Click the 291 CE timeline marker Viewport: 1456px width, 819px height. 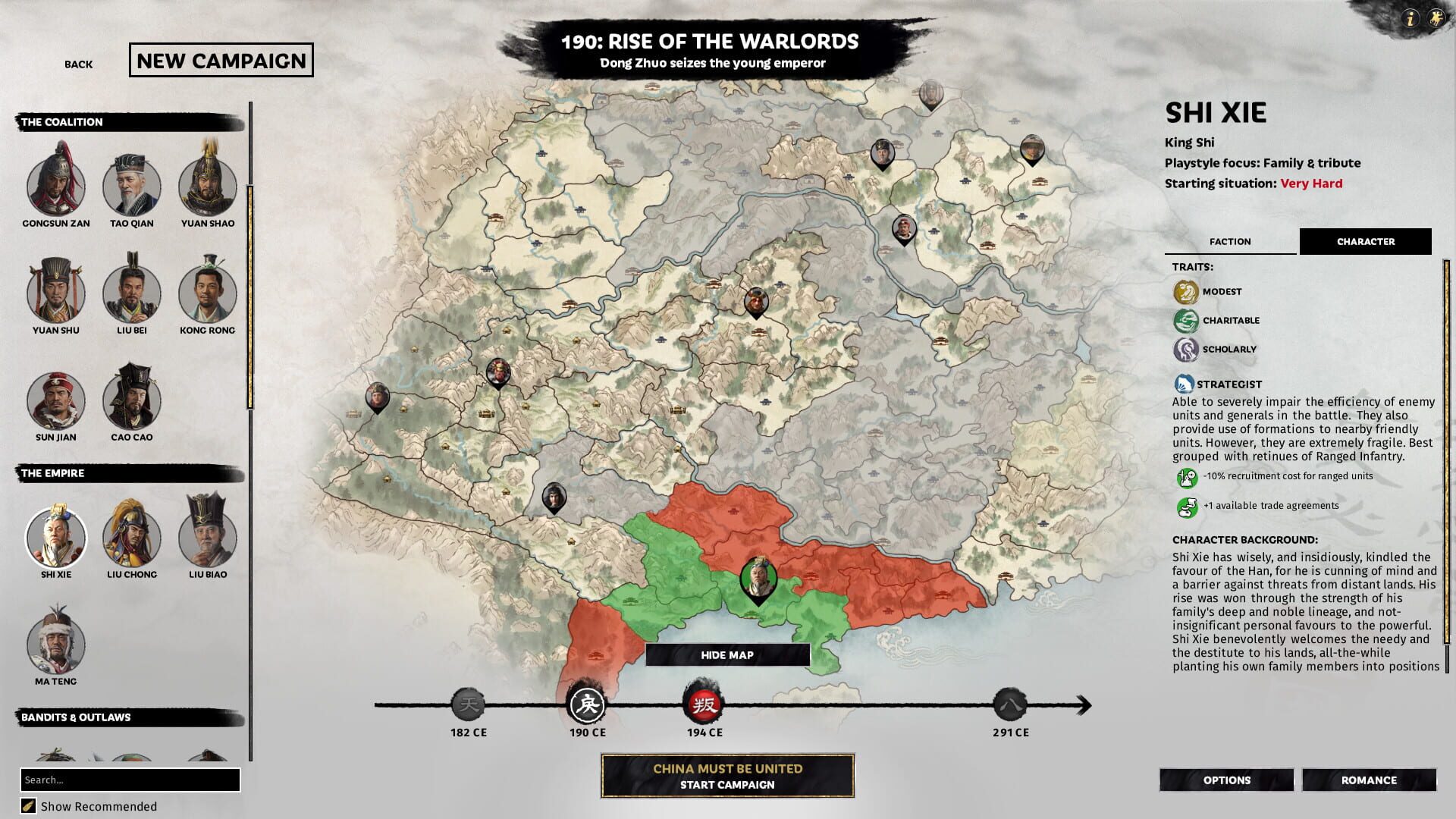[x=1012, y=704]
